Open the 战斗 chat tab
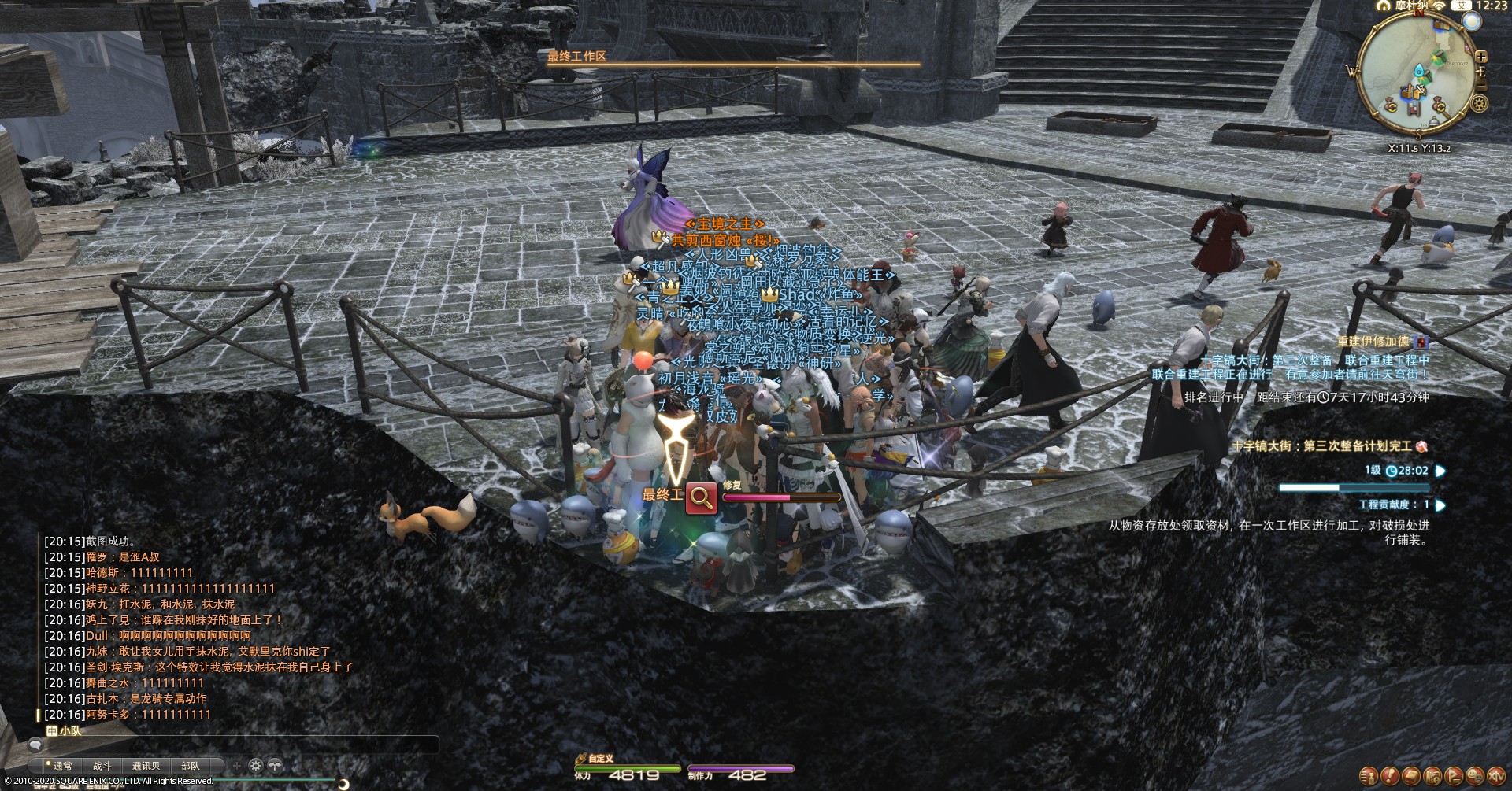Viewport: 1512px width, 791px height. tap(102, 765)
